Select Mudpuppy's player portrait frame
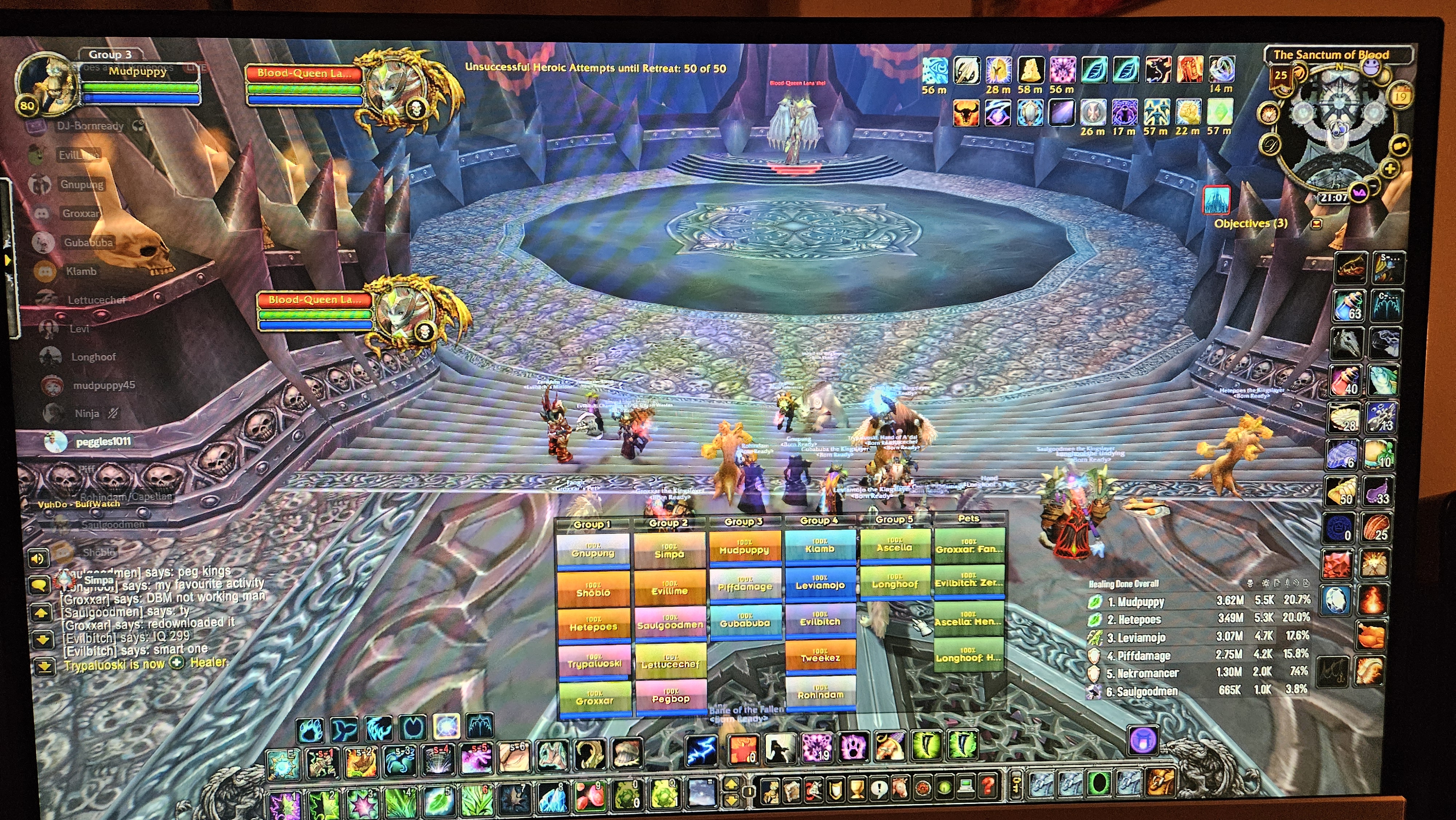This screenshot has width=1456, height=820. [x=48, y=85]
